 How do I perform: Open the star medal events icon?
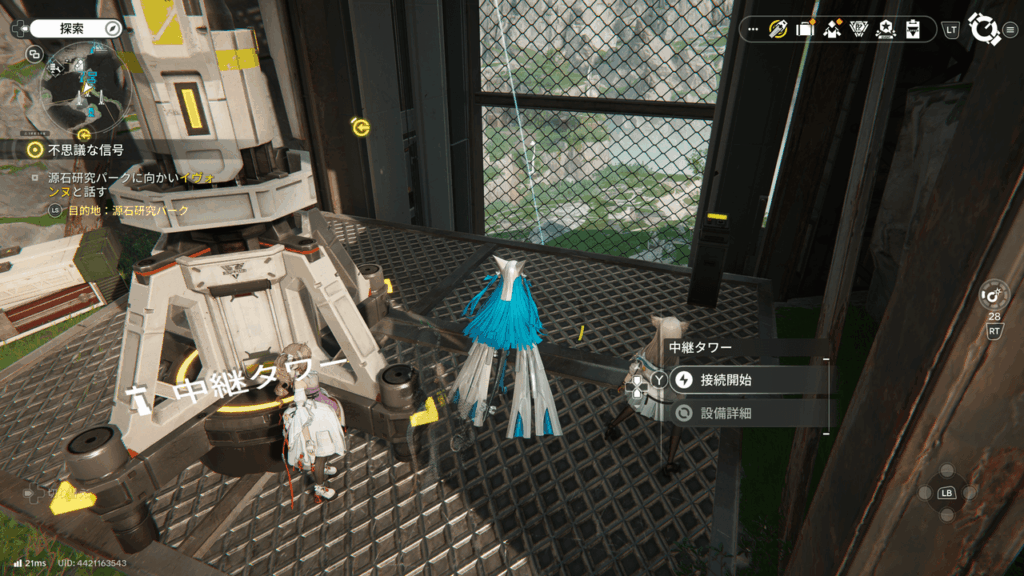pyautogui.click(x=885, y=29)
